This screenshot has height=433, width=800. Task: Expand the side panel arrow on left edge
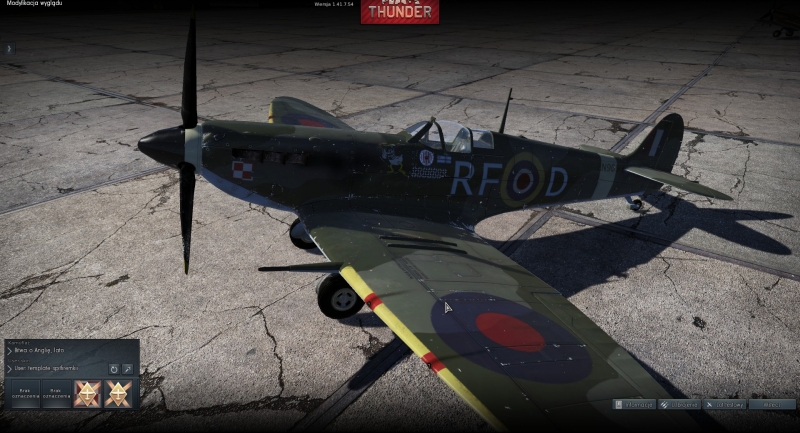pyautogui.click(x=8, y=48)
